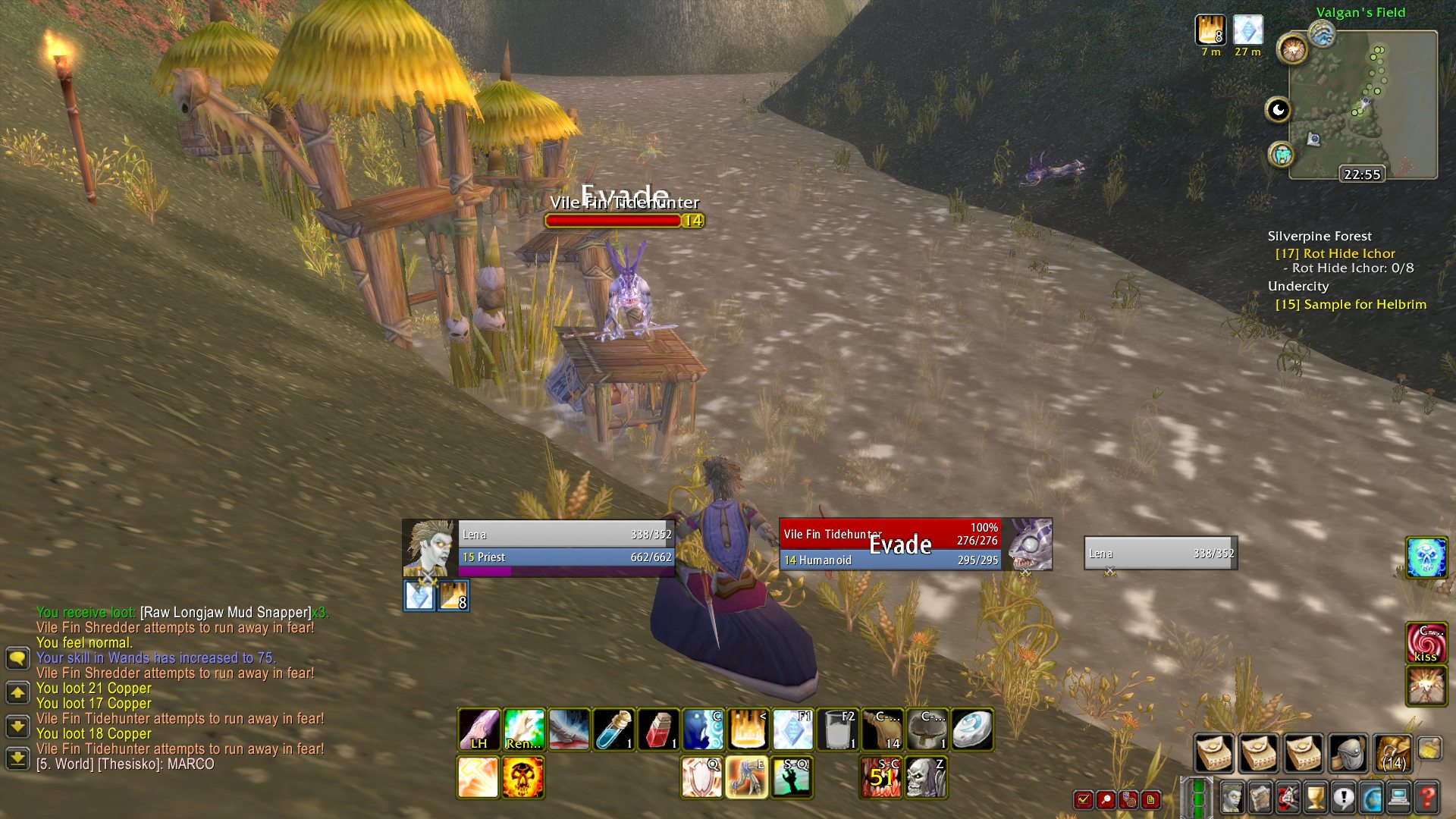
Task: Cast Renew from the action bar
Action: pos(523,729)
